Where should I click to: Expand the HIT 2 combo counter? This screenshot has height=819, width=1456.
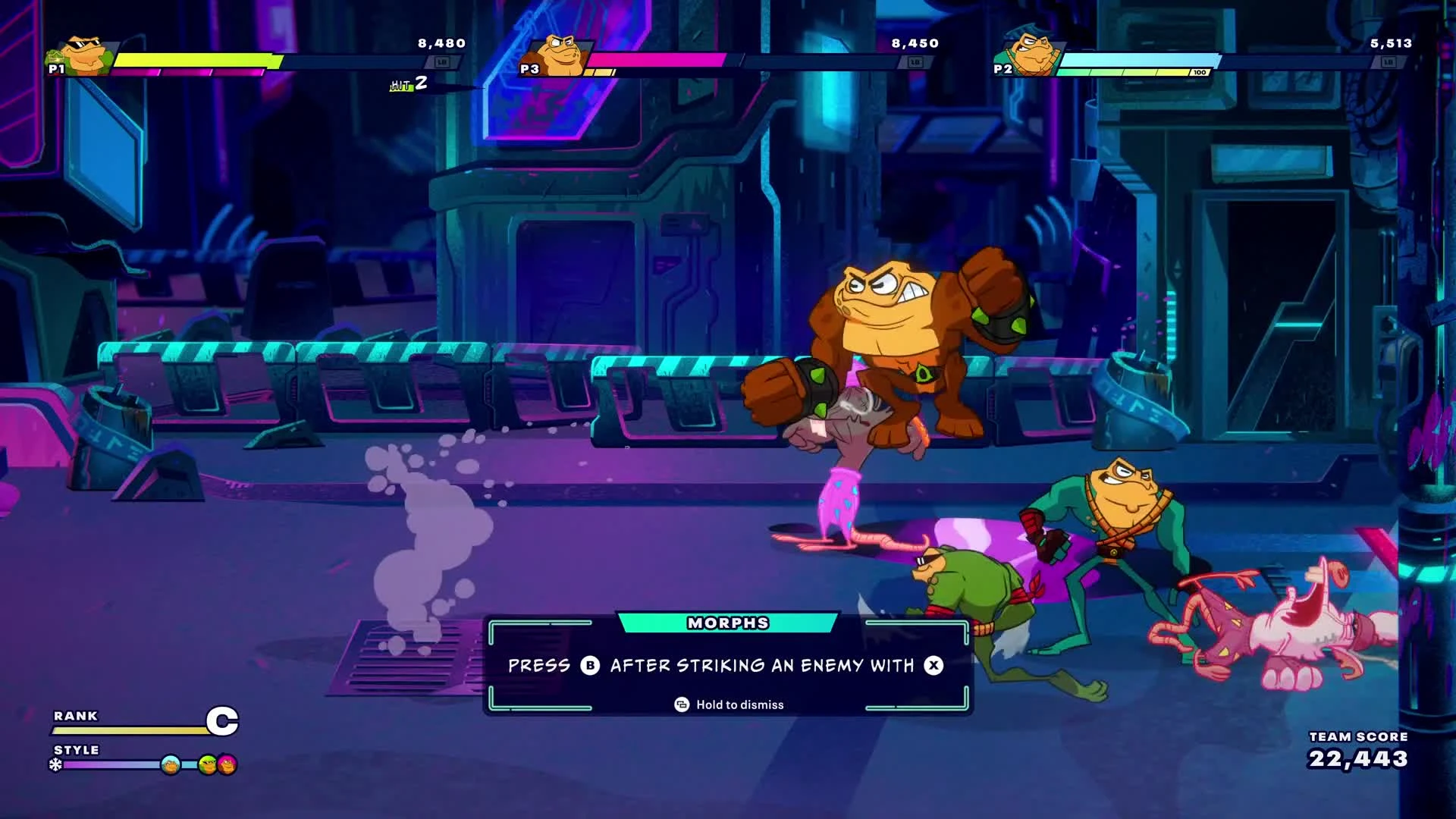(x=407, y=85)
